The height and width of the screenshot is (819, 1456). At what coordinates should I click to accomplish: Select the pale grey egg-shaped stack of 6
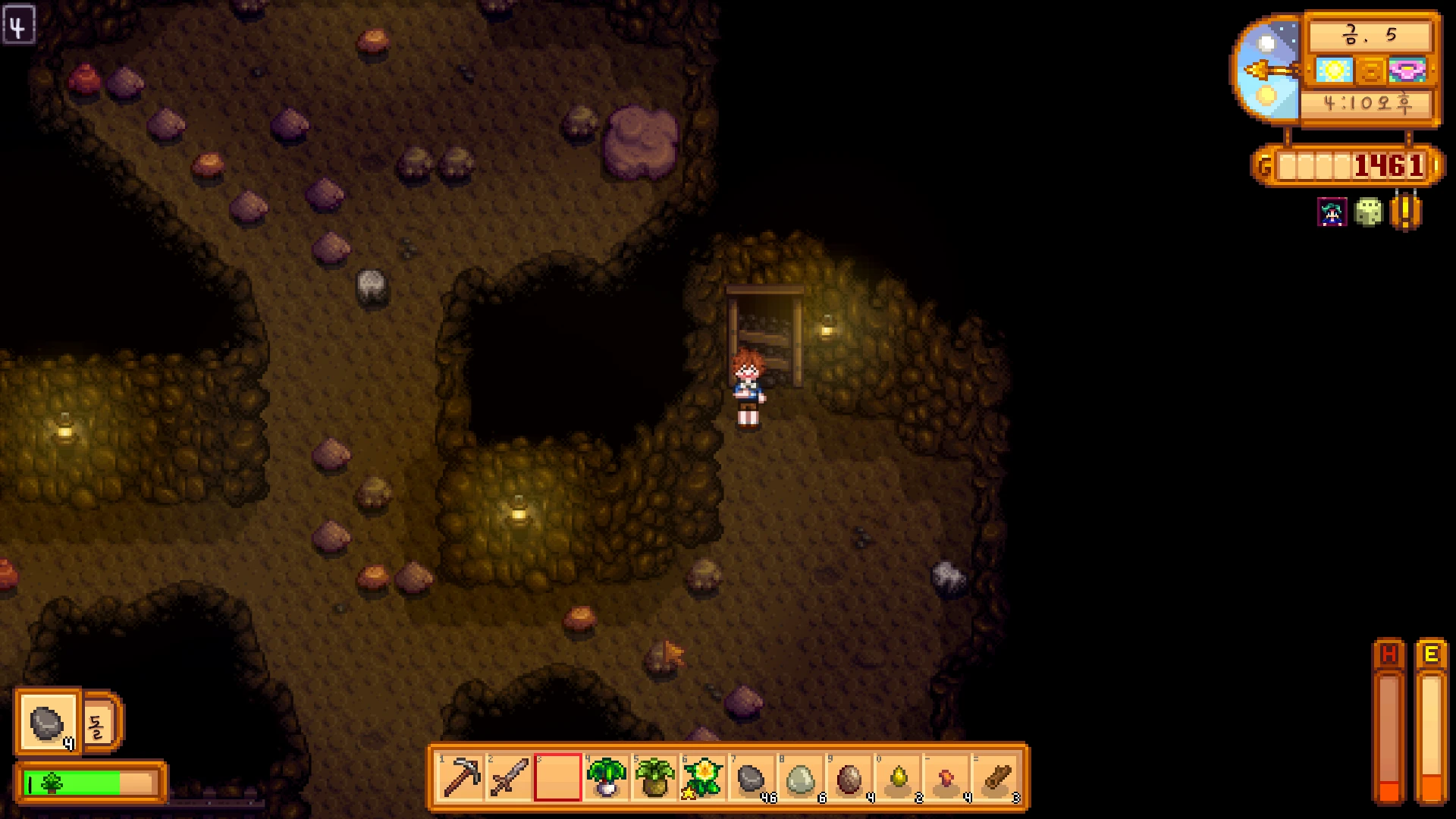(800, 777)
